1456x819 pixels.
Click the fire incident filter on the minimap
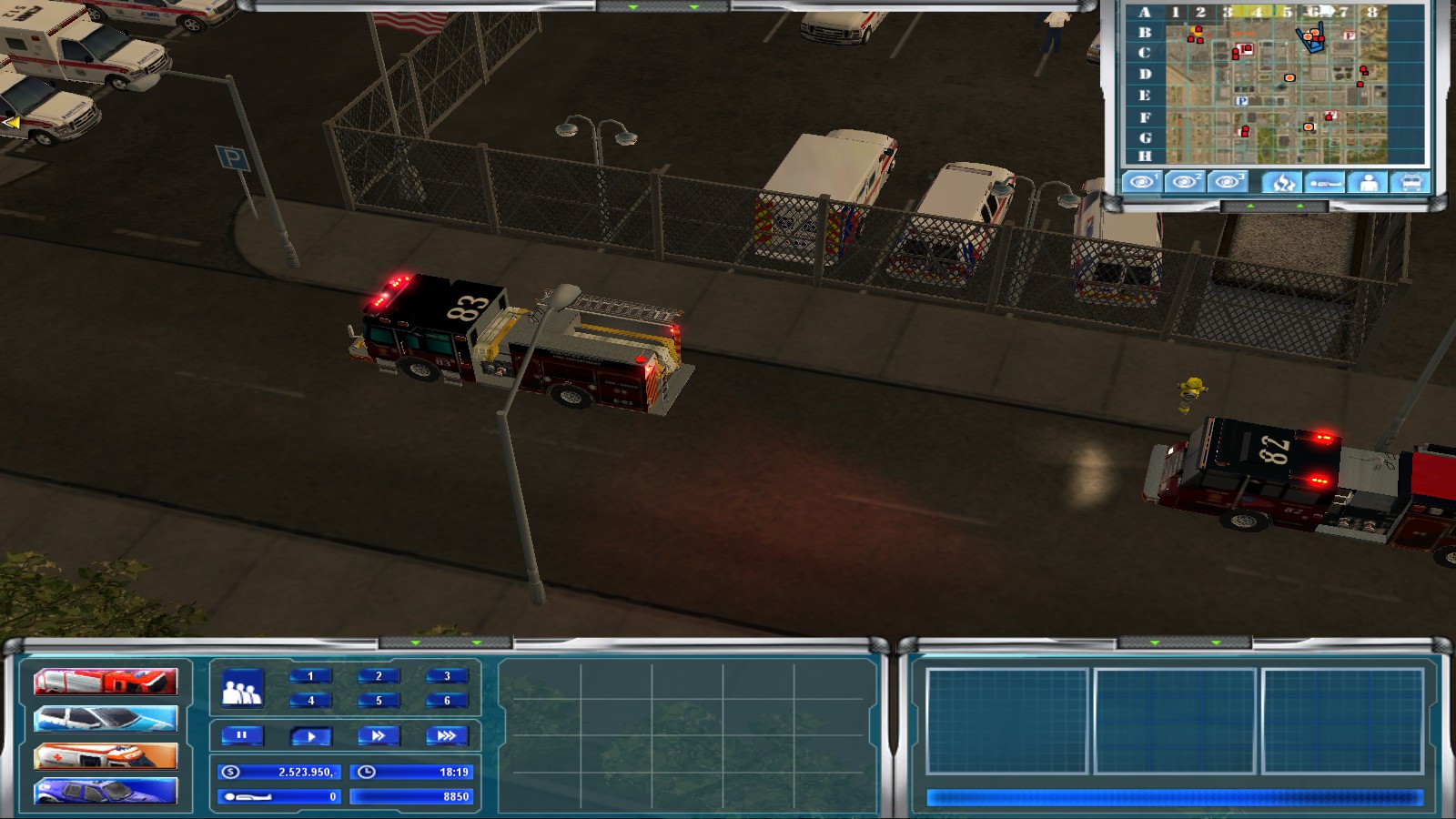1281,182
